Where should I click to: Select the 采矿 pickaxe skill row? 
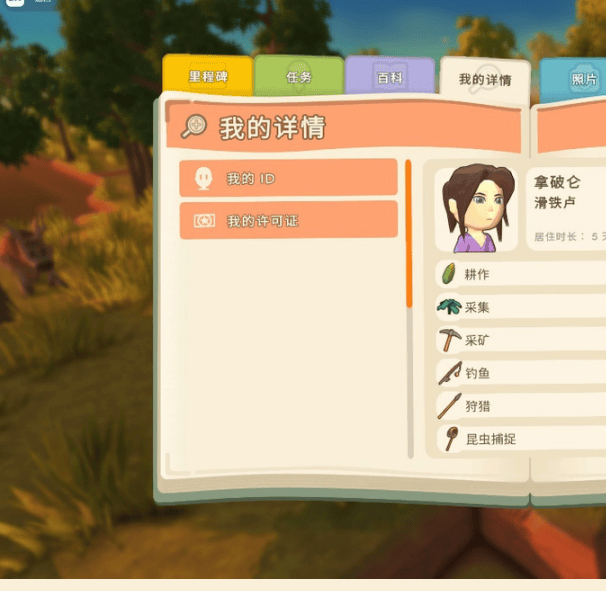[520, 340]
